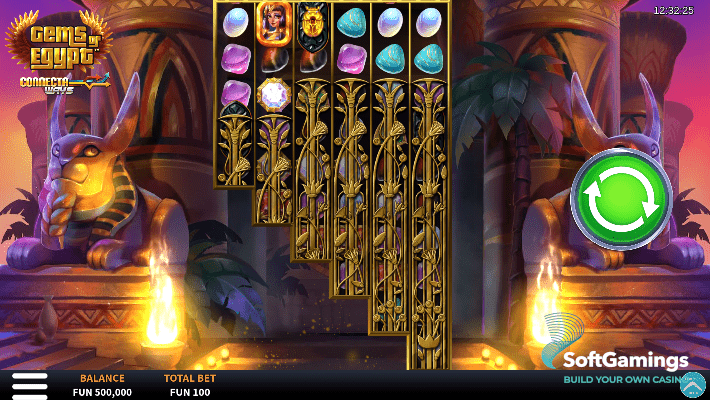Open the Total Bet setting
The width and height of the screenshot is (710, 400).
(187, 386)
